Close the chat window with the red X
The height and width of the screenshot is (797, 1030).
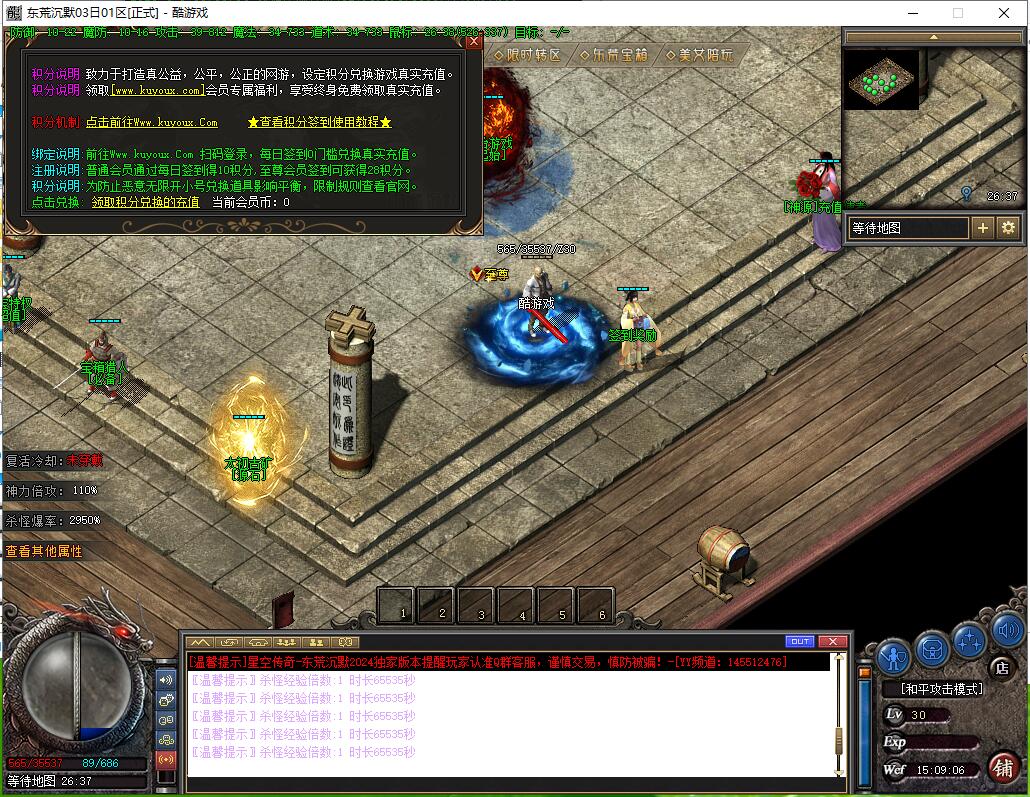(832, 641)
